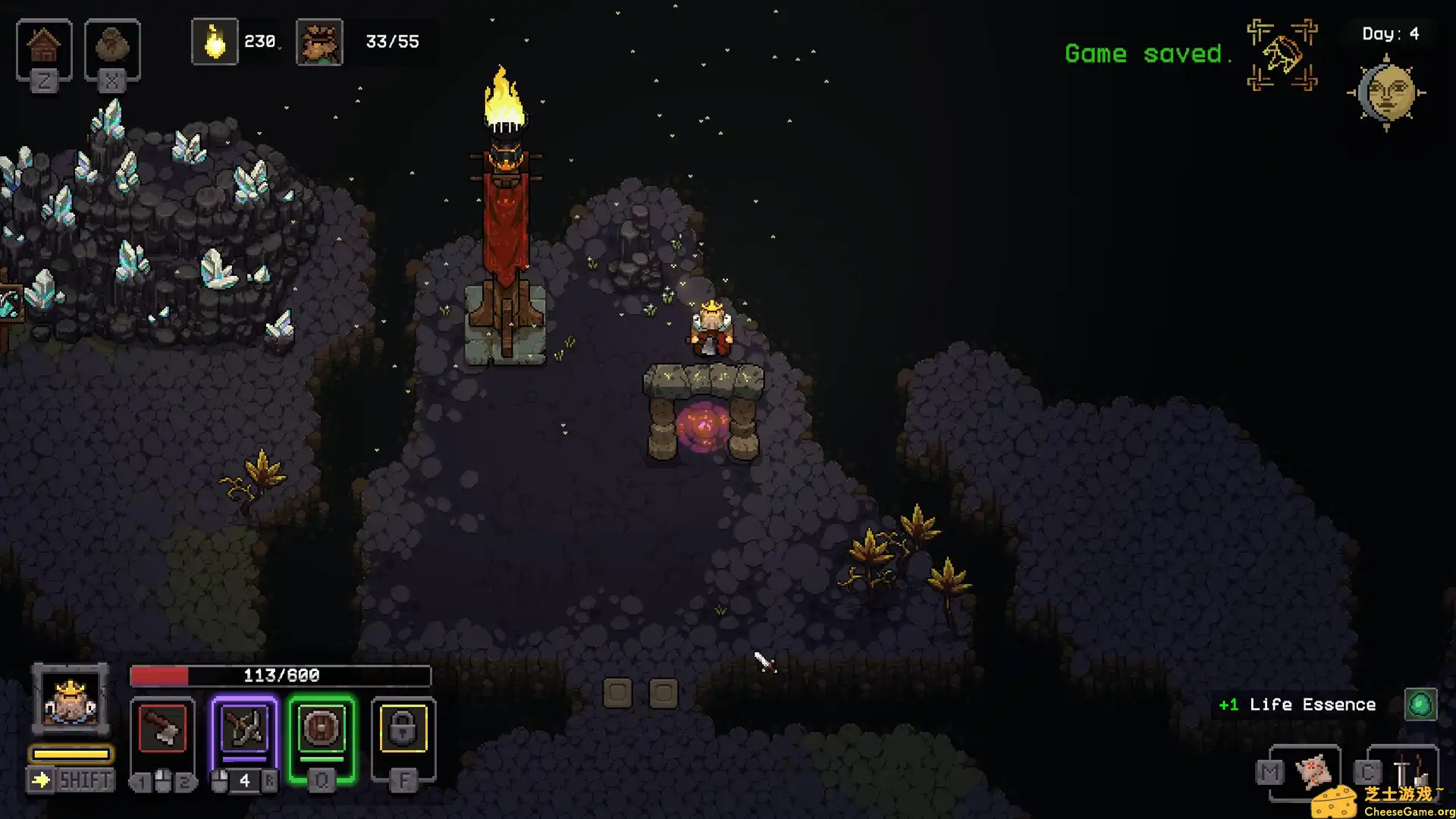
Task: Select the villager sack icon
Action: [112, 47]
